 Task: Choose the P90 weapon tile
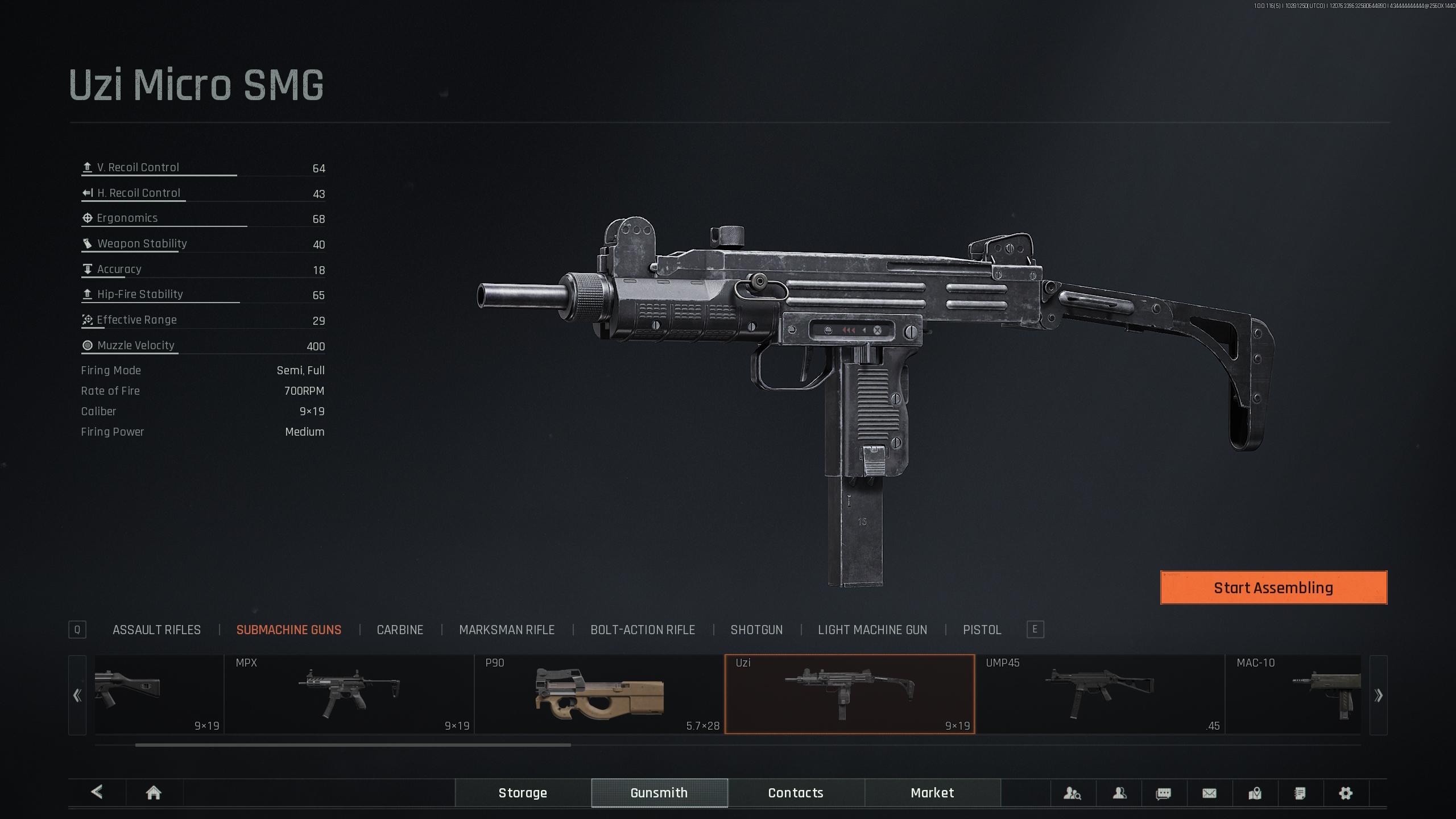[599, 694]
